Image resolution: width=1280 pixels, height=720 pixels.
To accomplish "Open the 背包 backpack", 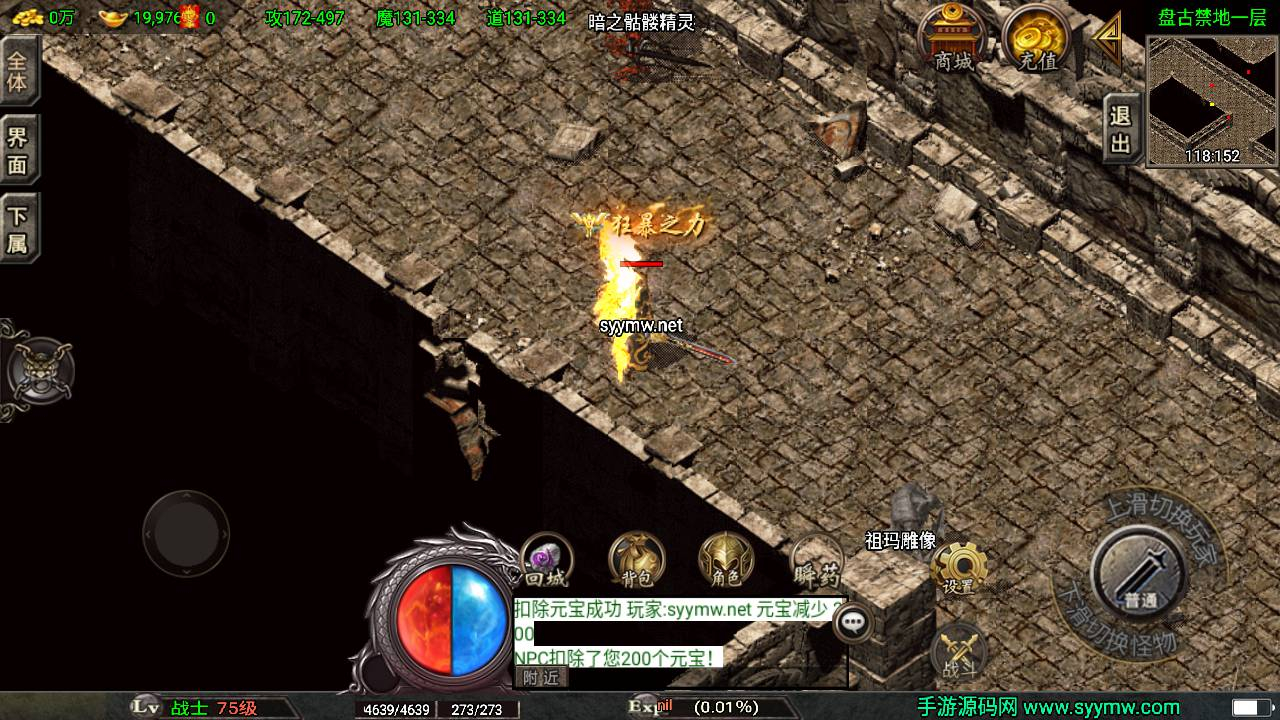I will (635, 560).
